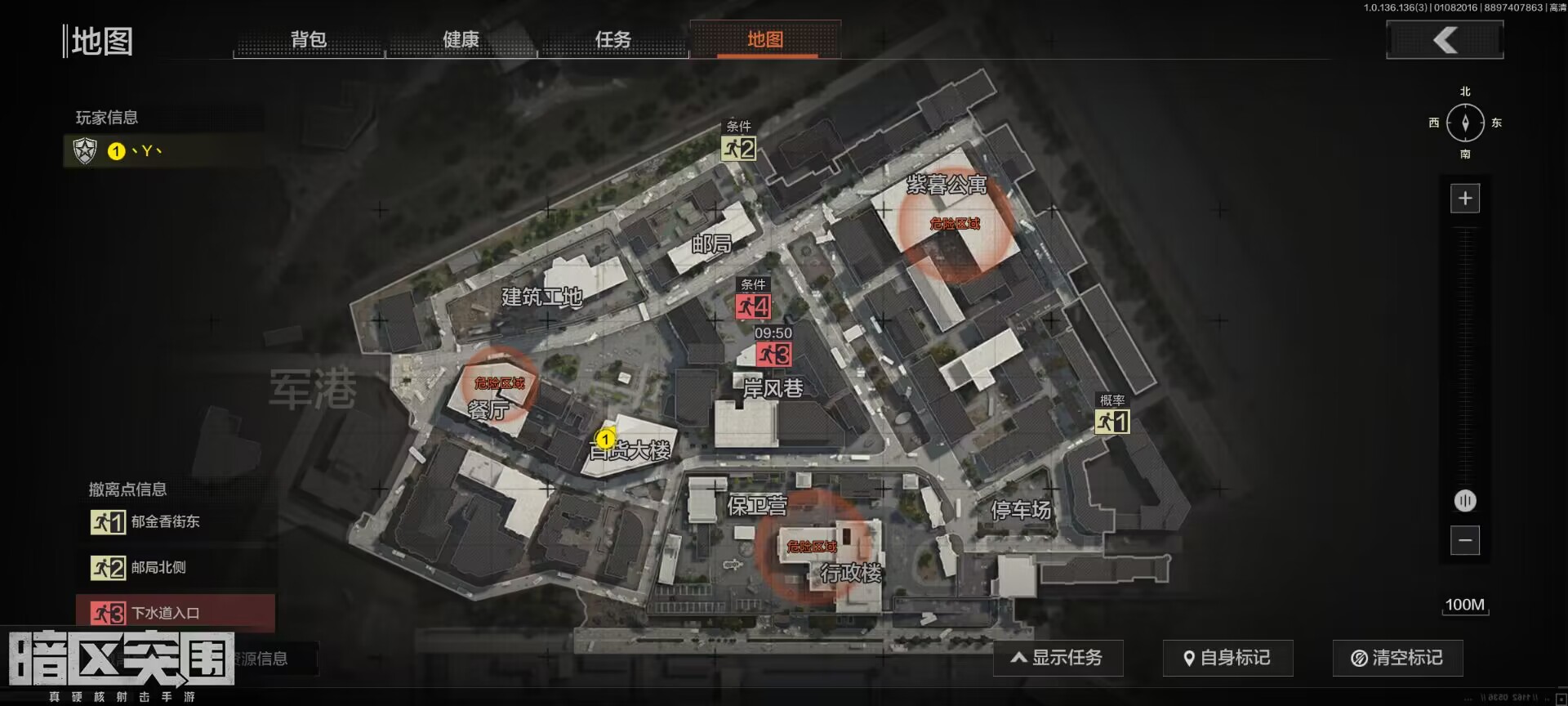Screen dimensions: 1568x706
Task: Switch to the 背包 tab
Action: click(308, 38)
